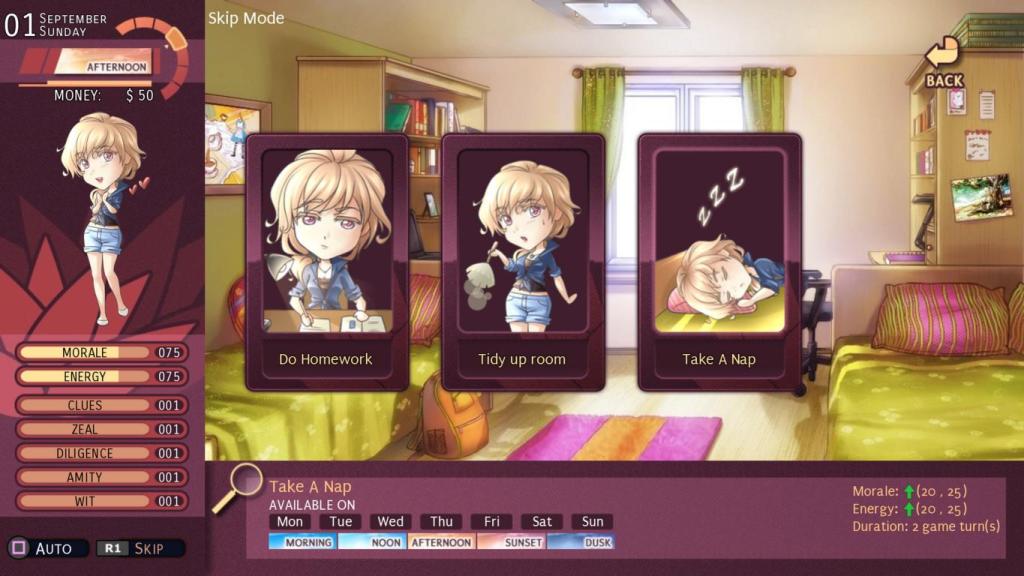The height and width of the screenshot is (576, 1024).
Task: Go back with the BACK arrow
Action: 943,62
